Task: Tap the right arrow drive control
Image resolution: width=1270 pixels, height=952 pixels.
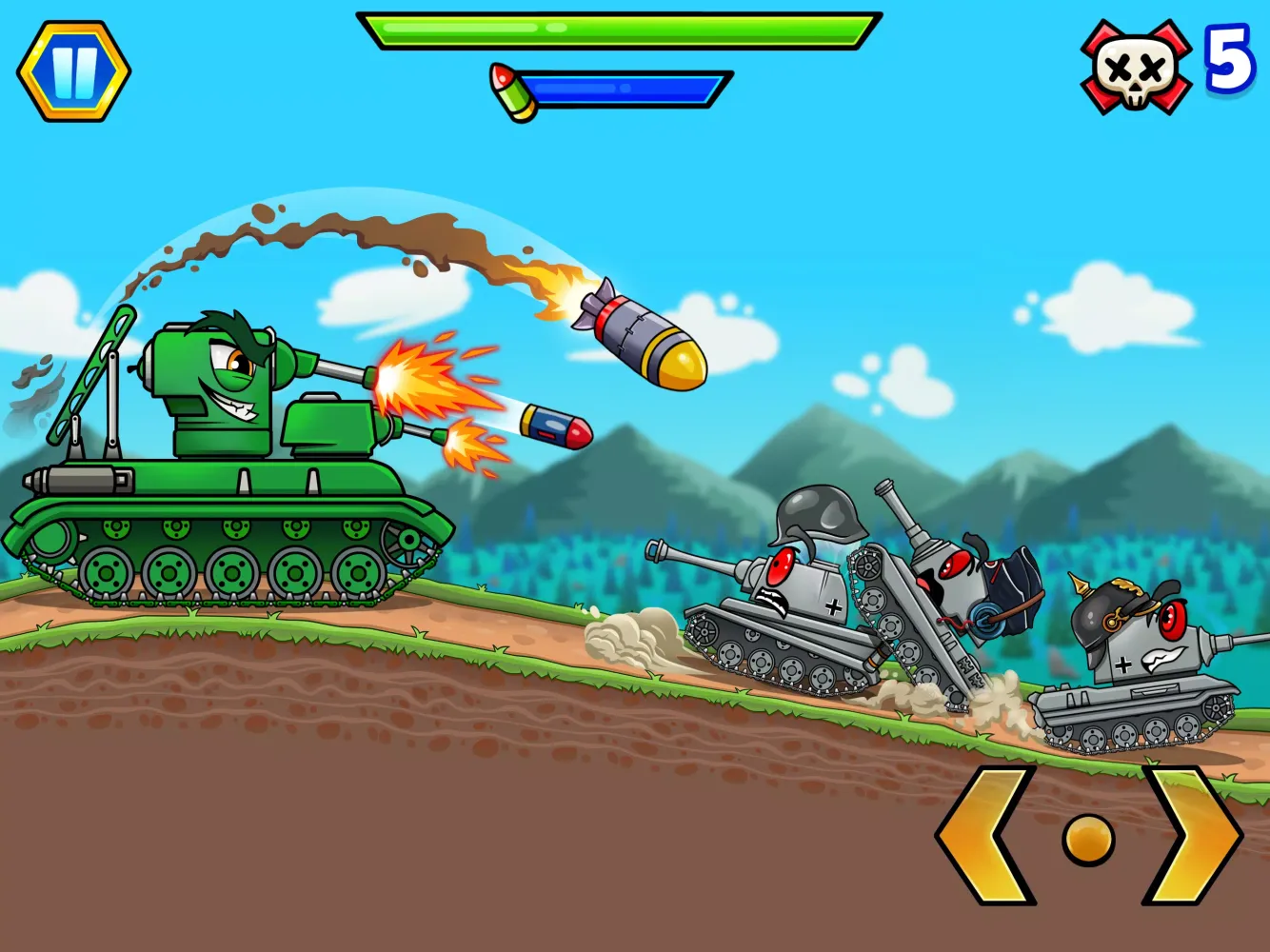Action: pos(1192,835)
